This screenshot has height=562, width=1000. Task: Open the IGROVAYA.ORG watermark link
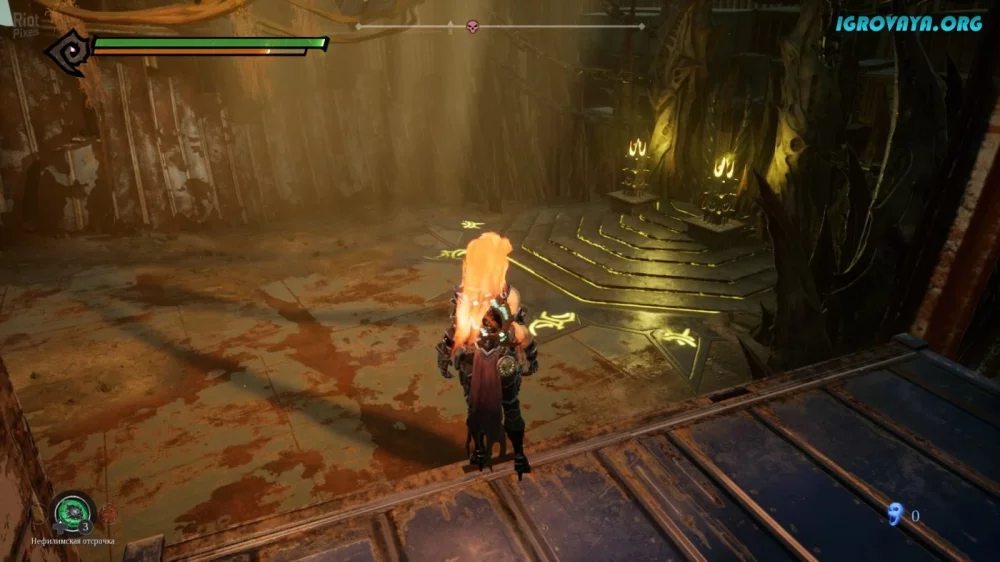point(908,22)
